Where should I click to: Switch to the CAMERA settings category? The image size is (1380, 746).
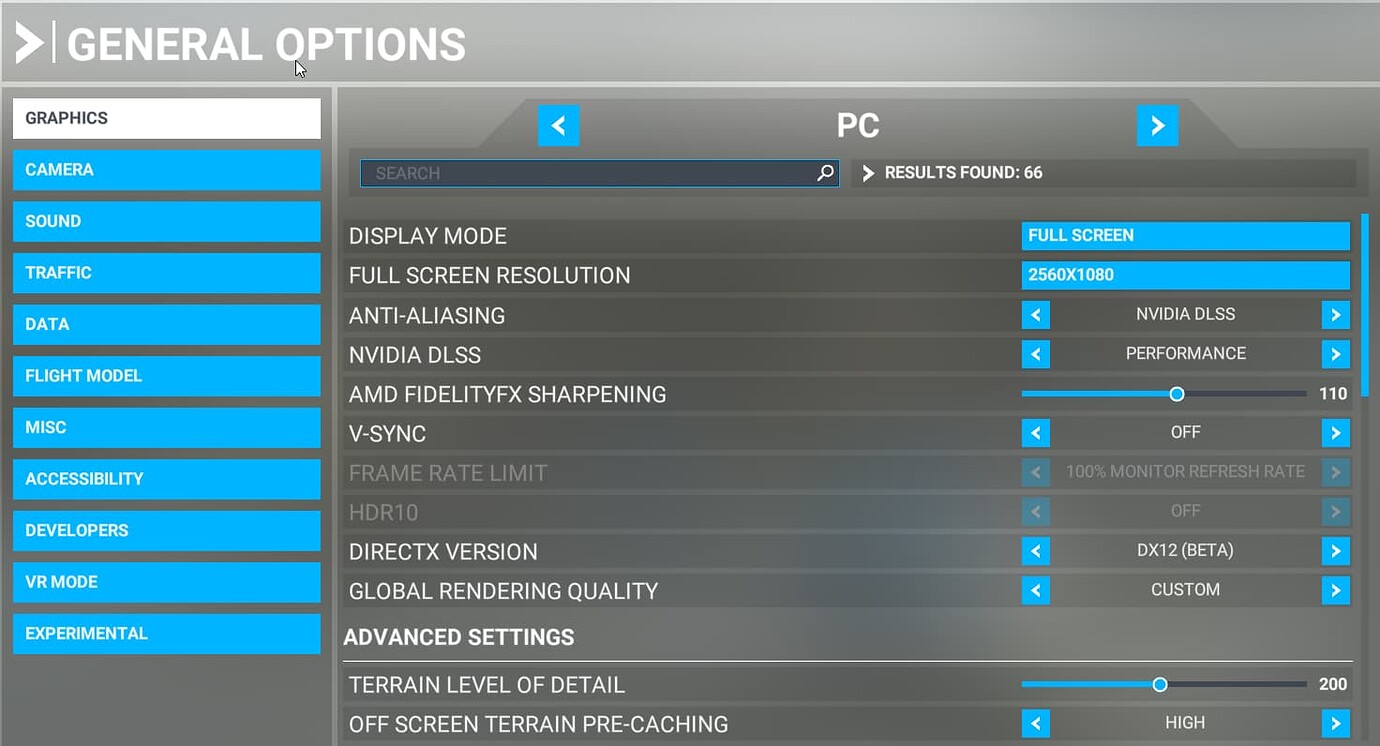coord(166,169)
